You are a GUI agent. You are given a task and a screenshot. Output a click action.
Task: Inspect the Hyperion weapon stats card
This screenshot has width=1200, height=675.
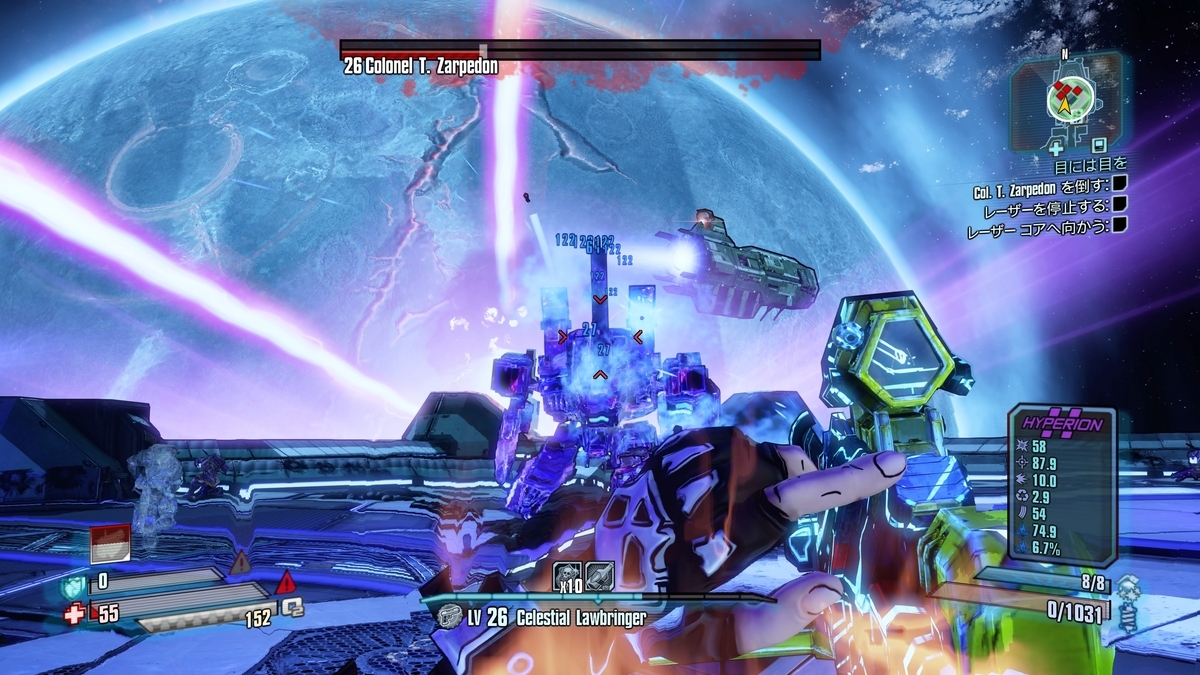point(1060,484)
